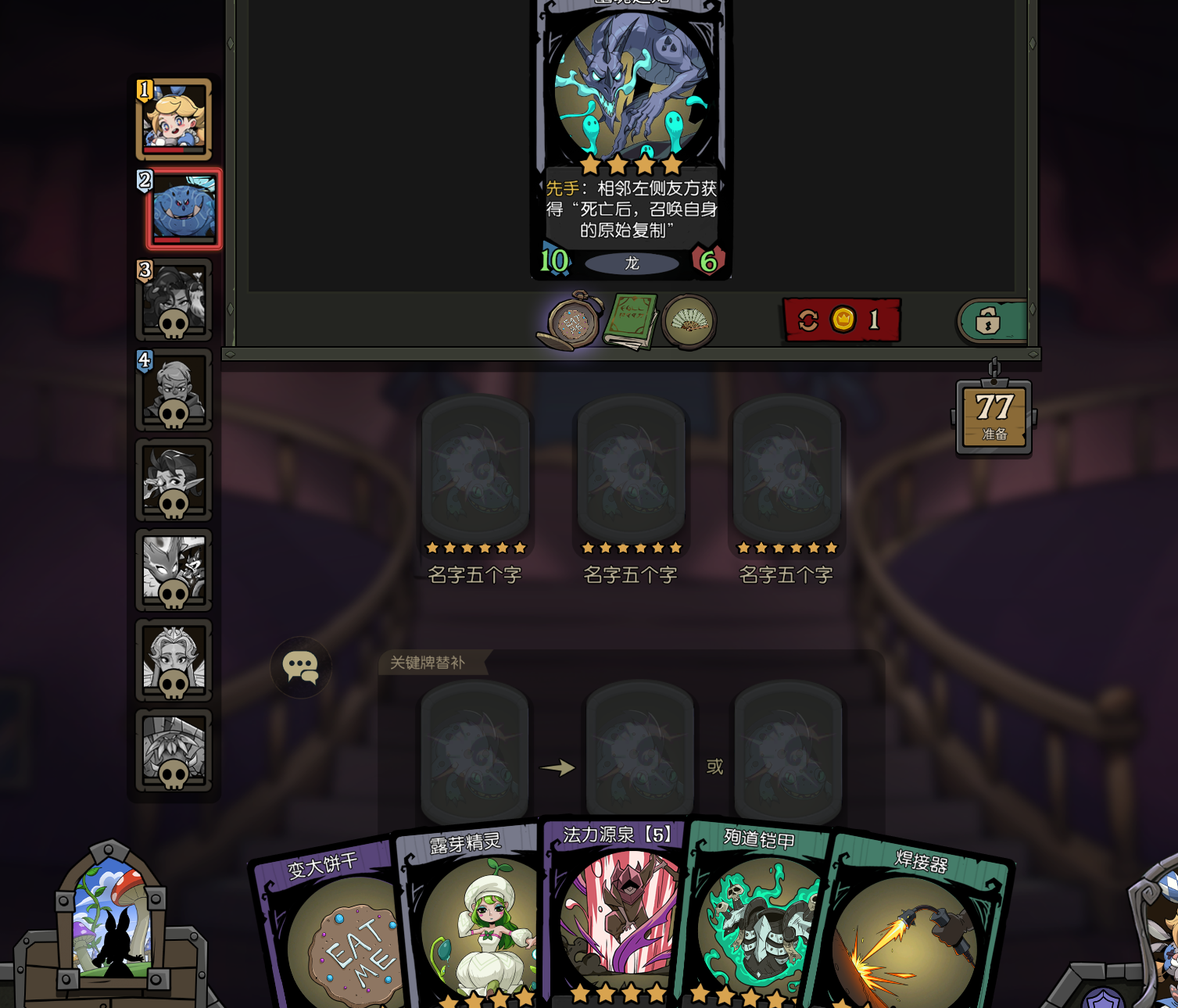Open the fan of cards icon
This screenshot has height=1008, width=1178.
tap(689, 321)
